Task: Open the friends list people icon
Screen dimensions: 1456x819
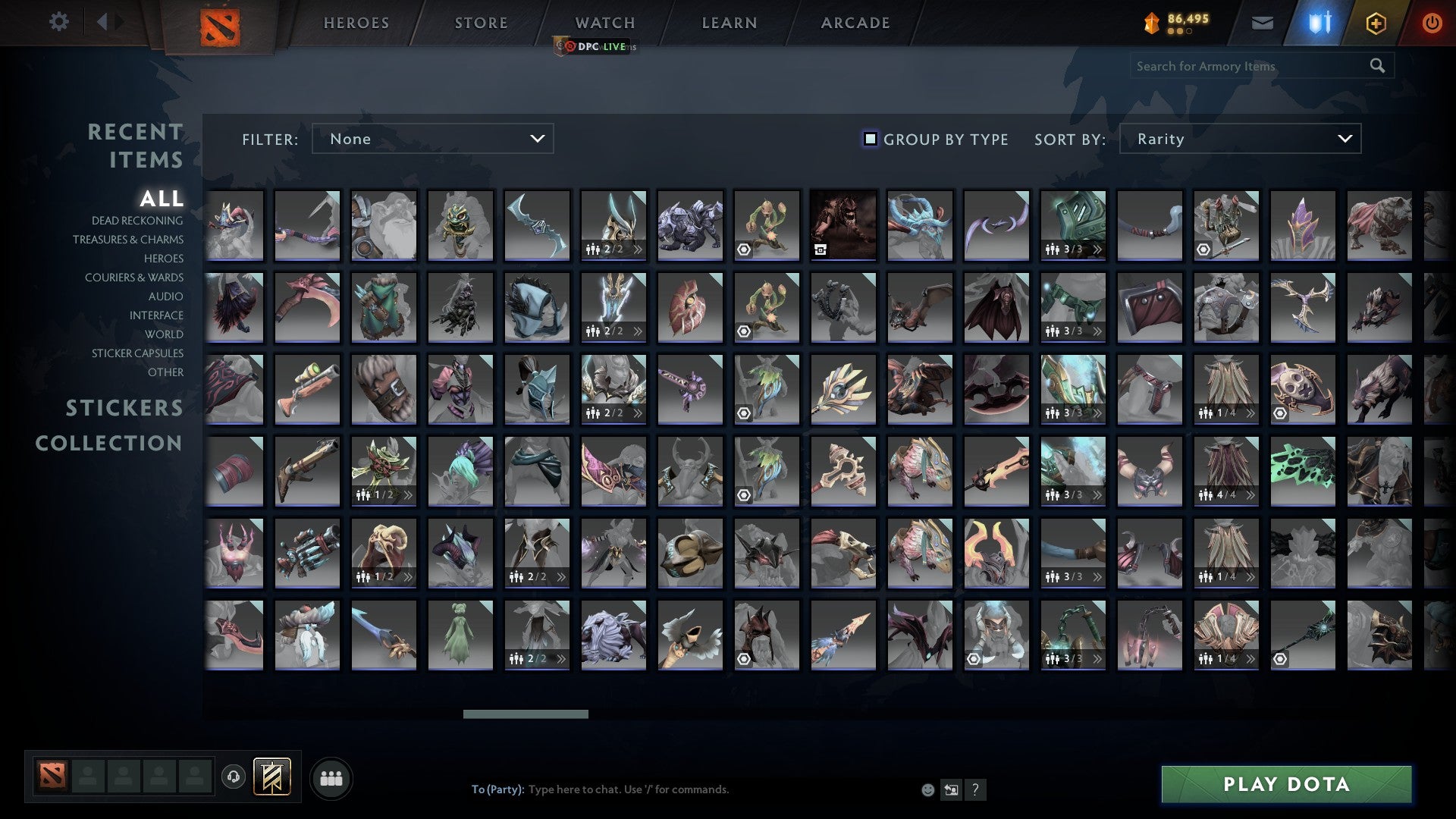Action: coord(331,777)
